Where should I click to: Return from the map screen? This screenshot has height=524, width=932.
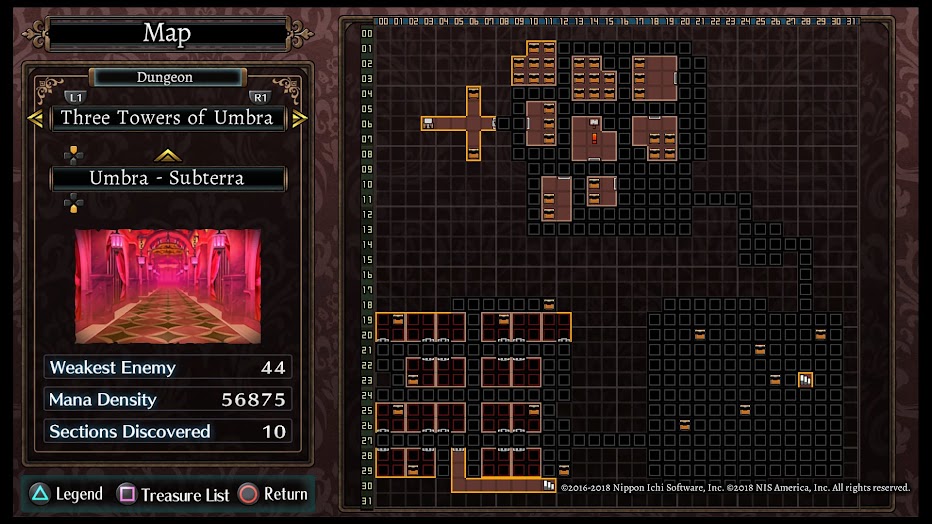[273, 494]
